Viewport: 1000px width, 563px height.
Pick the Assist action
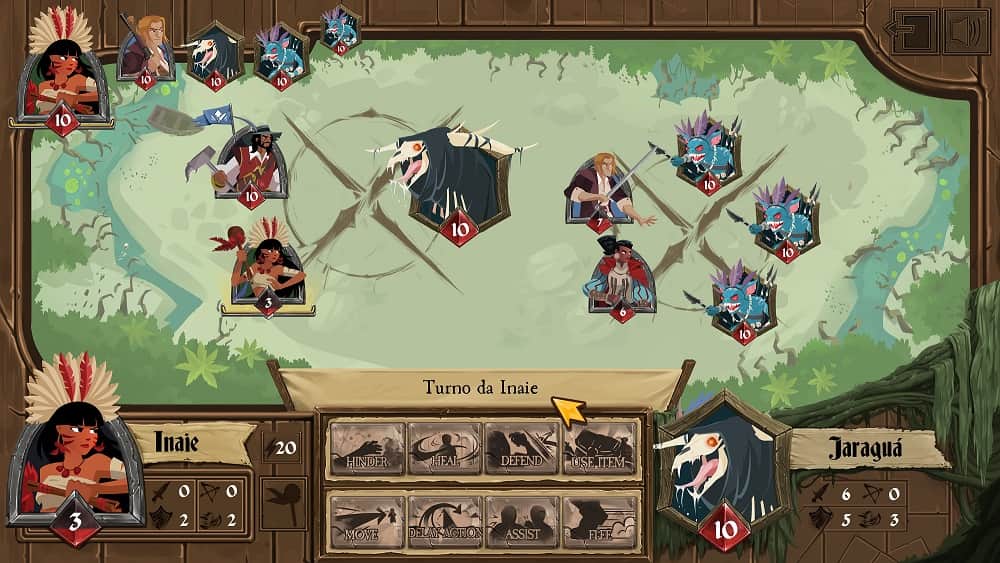pyautogui.click(x=521, y=521)
